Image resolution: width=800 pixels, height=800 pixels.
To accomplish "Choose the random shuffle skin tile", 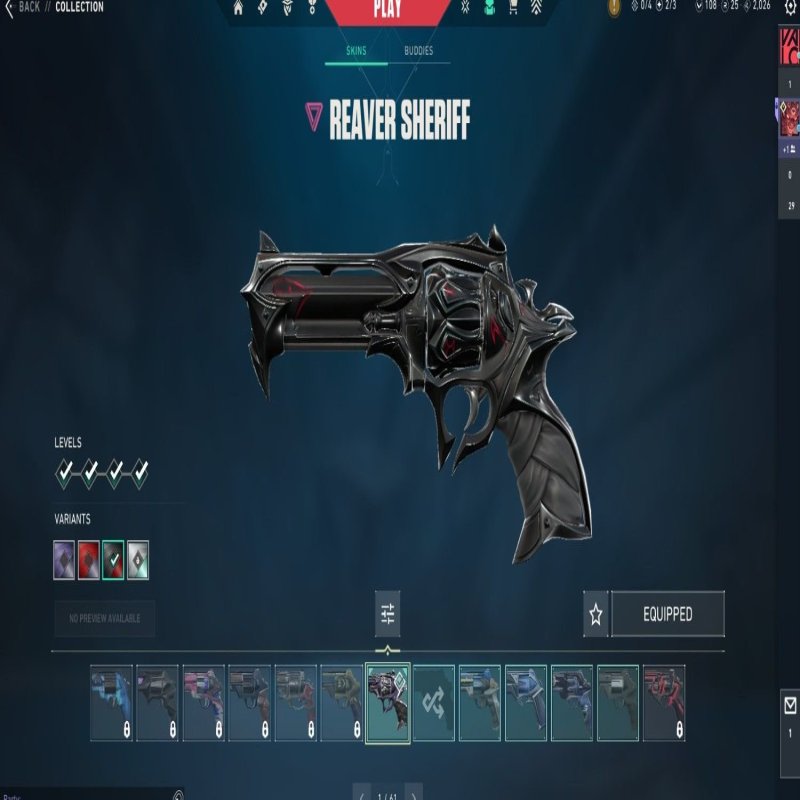I will click(434, 703).
